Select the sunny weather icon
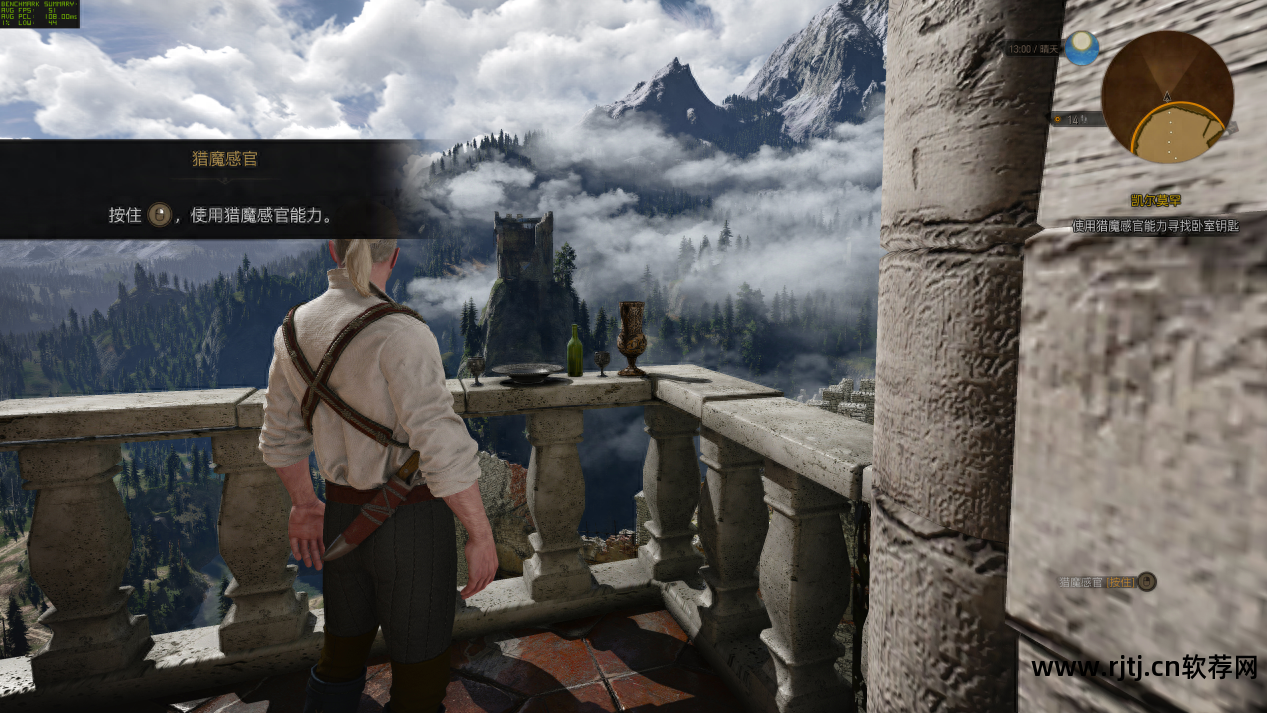This screenshot has height=713, width=1267. point(1081,48)
